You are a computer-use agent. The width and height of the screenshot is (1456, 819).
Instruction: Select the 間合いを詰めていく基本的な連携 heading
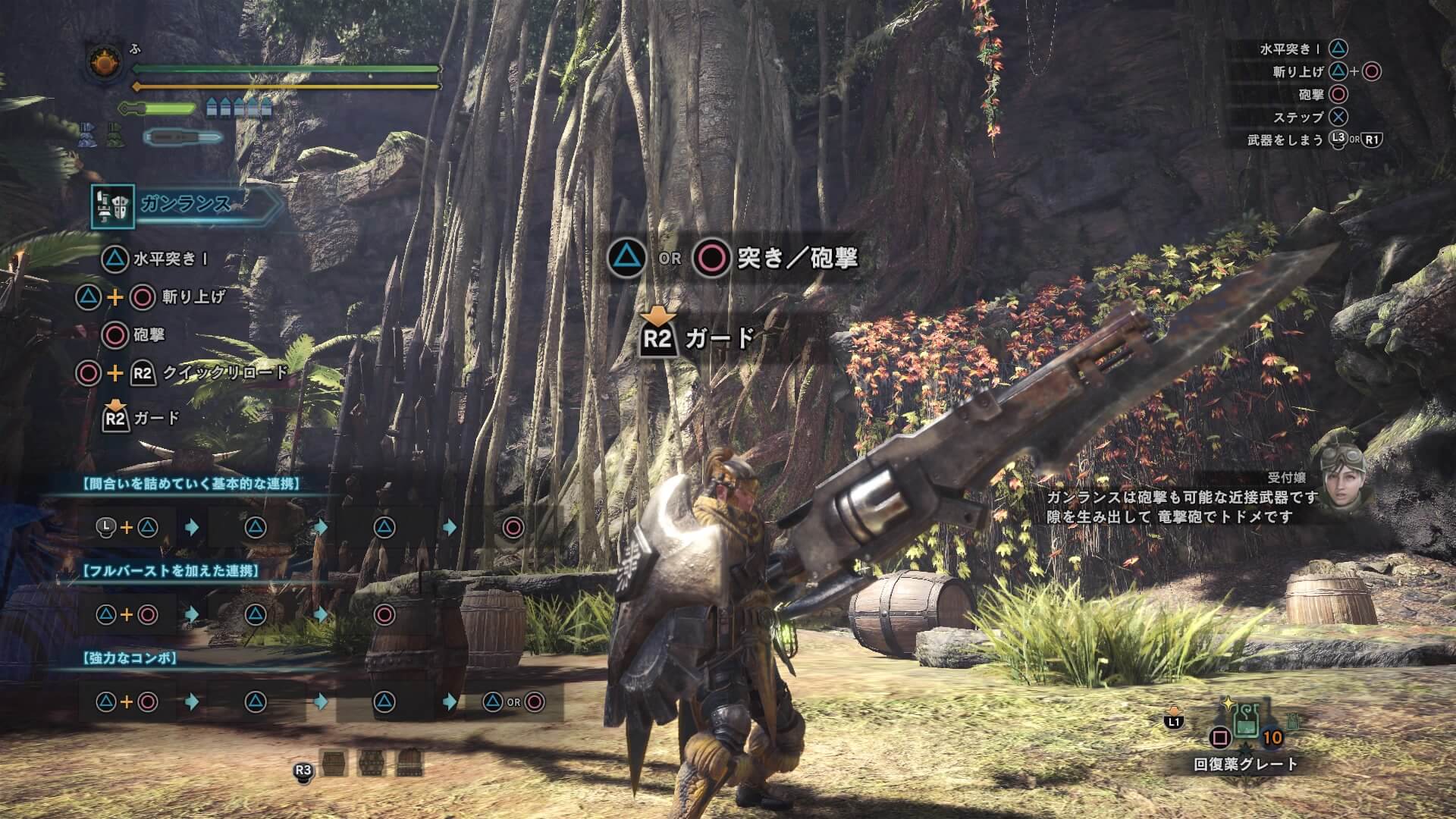coord(191,484)
